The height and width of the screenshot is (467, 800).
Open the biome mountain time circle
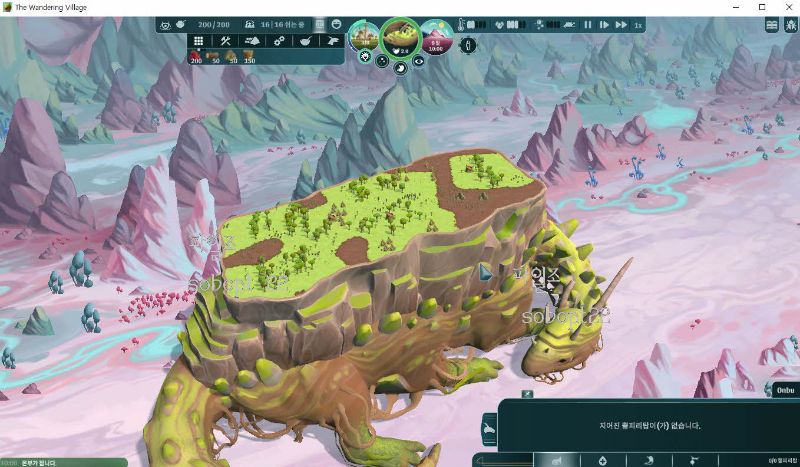pyautogui.click(x=436, y=37)
